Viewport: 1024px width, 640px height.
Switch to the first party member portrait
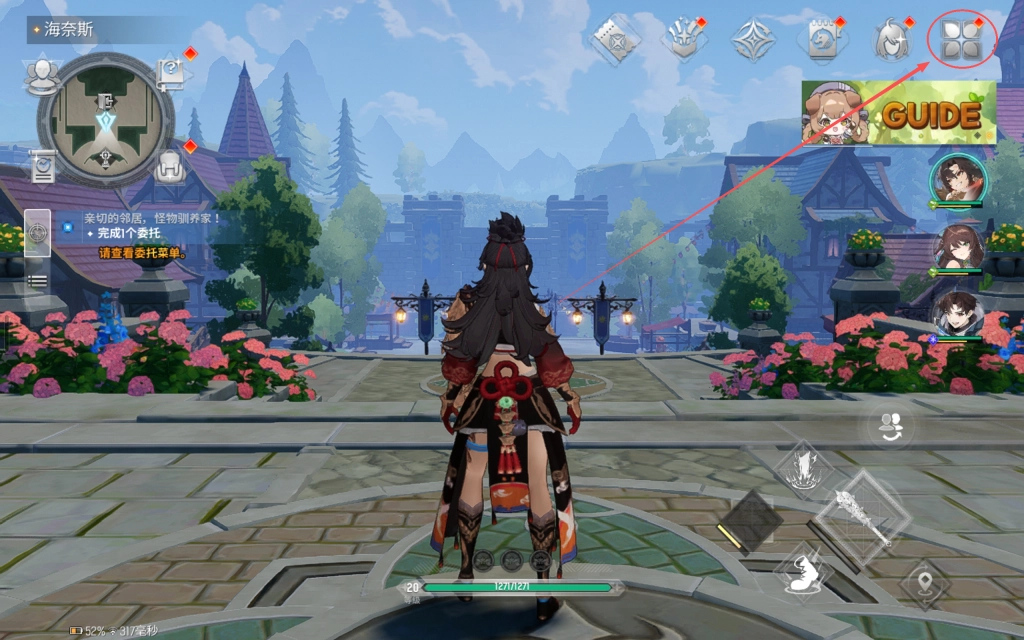pos(958,181)
